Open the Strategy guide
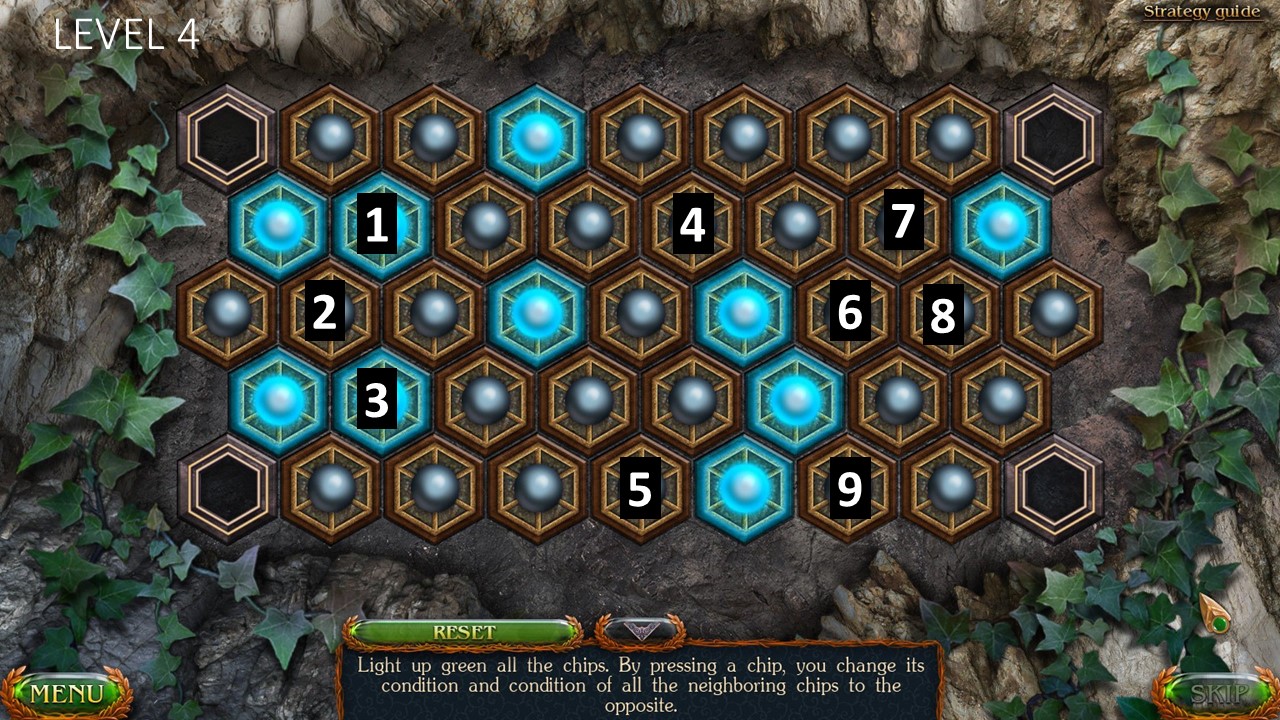The width and height of the screenshot is (1280, 720). pyautogui.click(x=1202, y=12)
